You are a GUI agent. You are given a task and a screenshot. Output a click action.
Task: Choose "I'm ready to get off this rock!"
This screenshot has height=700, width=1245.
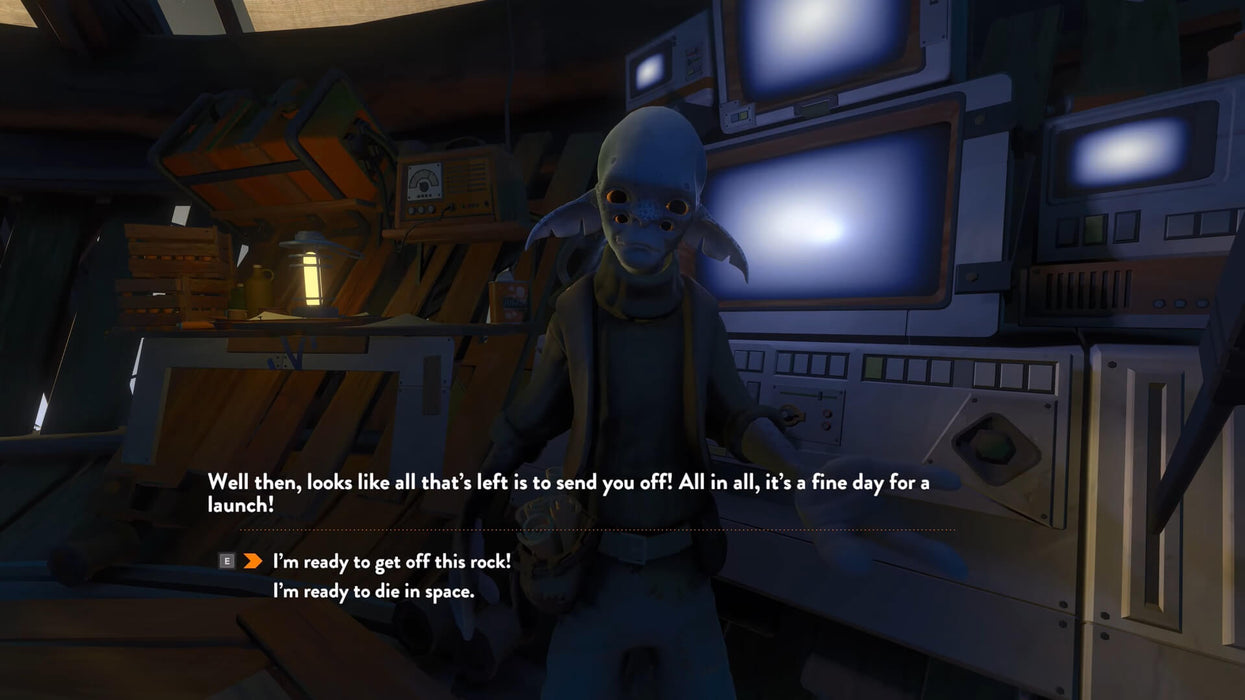coord(391,562)
